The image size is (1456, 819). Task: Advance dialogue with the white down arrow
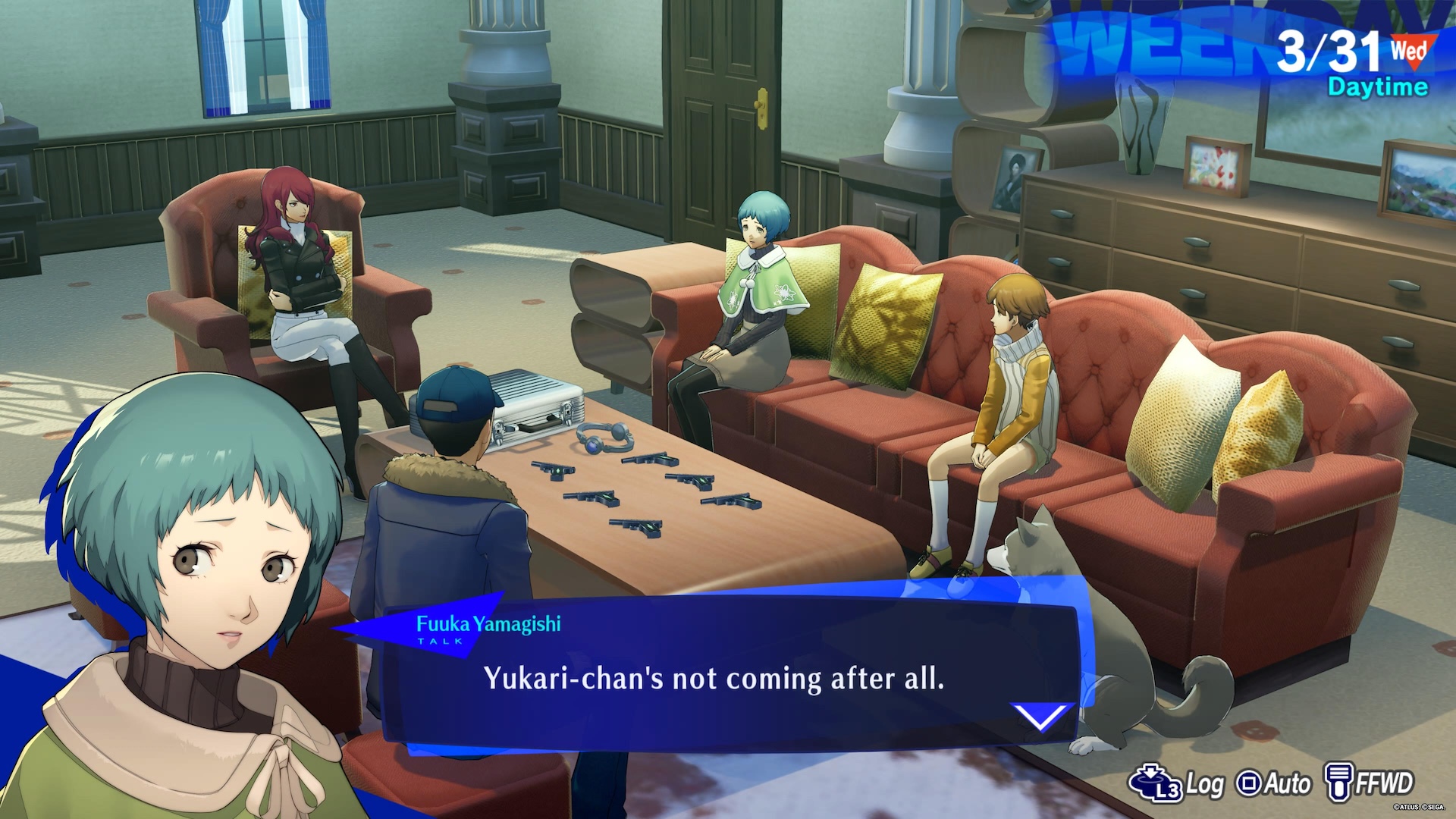click(1040, 716)
